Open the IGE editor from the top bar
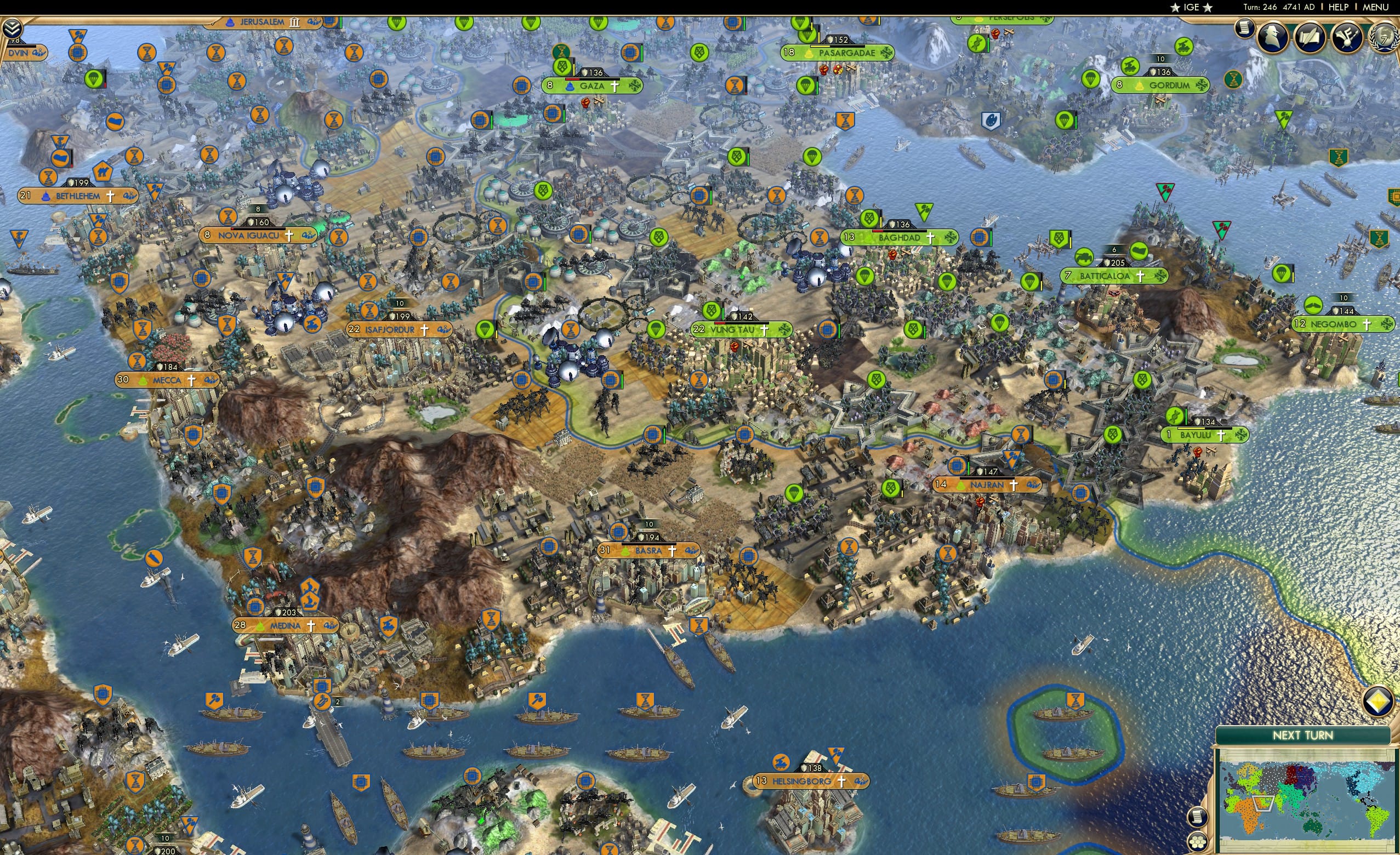The height and width of the screenshot is (855, 1400). click(1191, 7)
